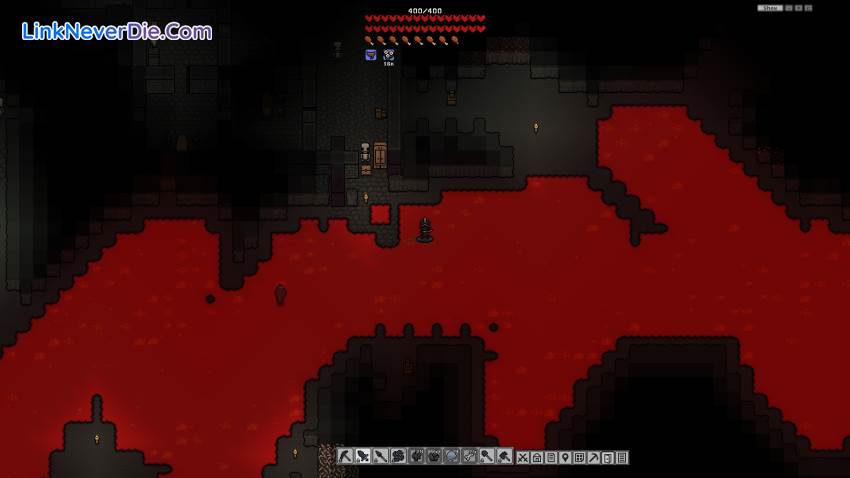Select the shovel hotbar slot
This screenshot has height=478, width=850.
point(486,457)
